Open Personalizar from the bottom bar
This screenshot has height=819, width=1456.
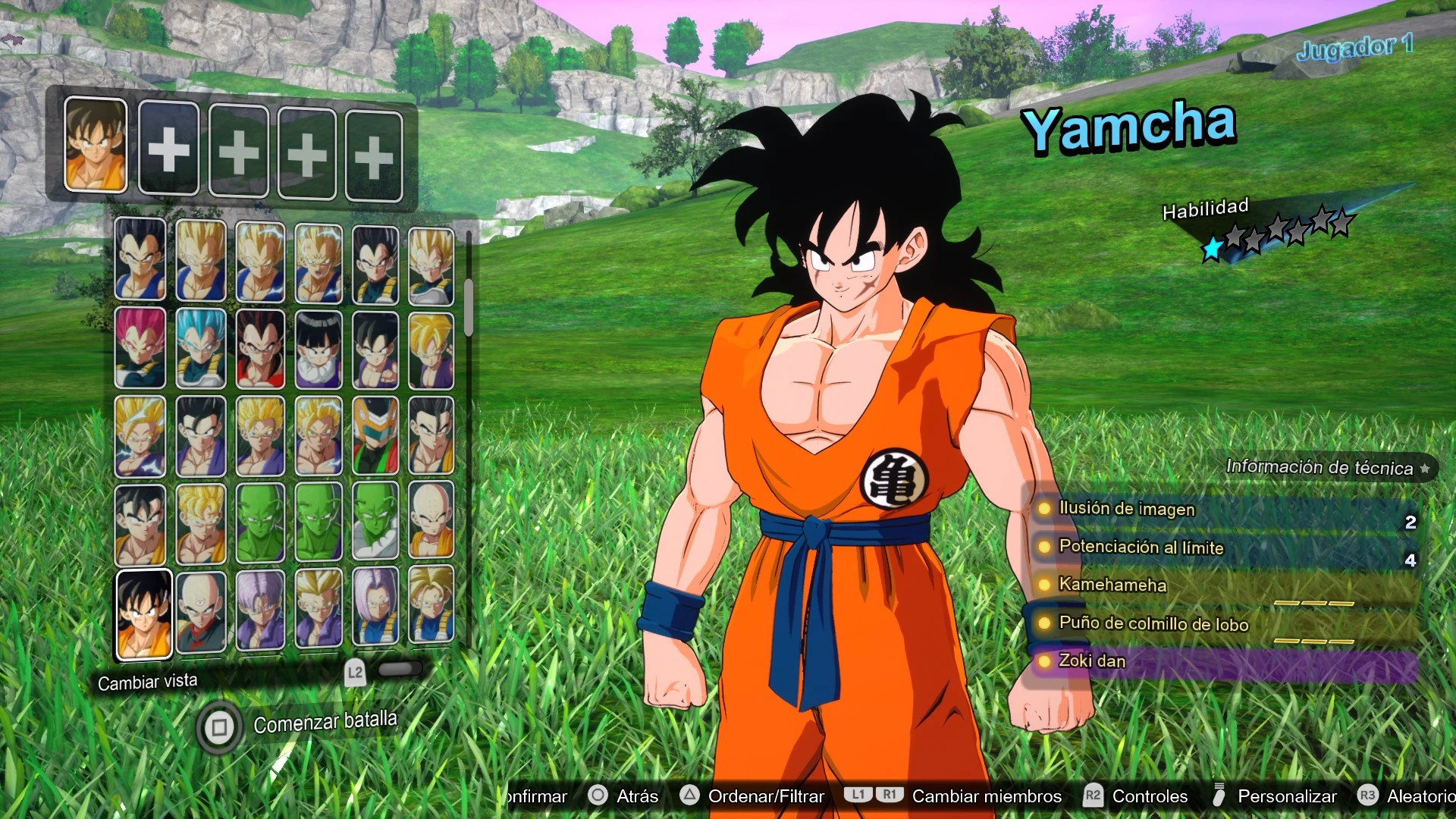coord(1287,796)
